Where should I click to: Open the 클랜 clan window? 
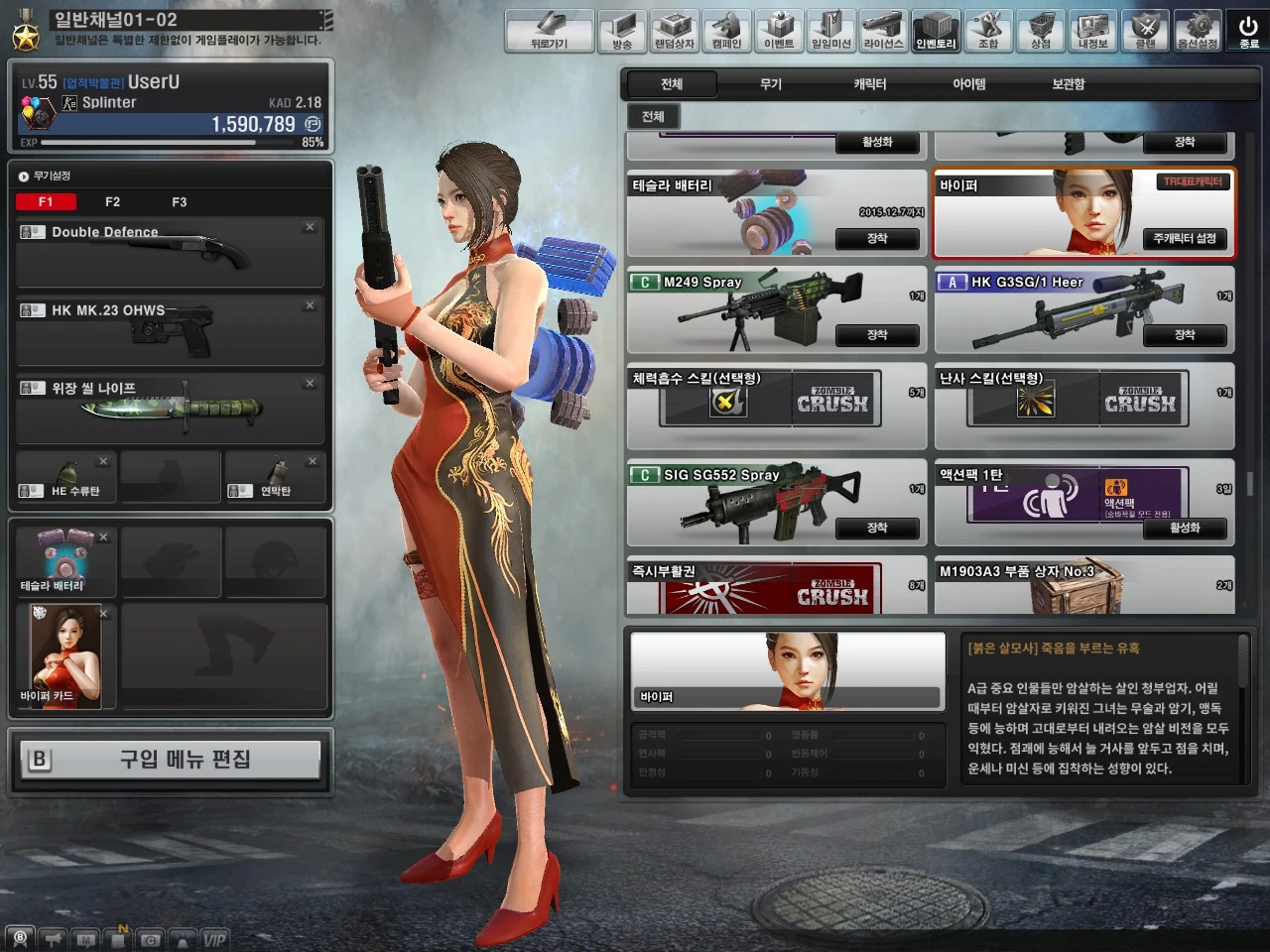coord(1146,31)
